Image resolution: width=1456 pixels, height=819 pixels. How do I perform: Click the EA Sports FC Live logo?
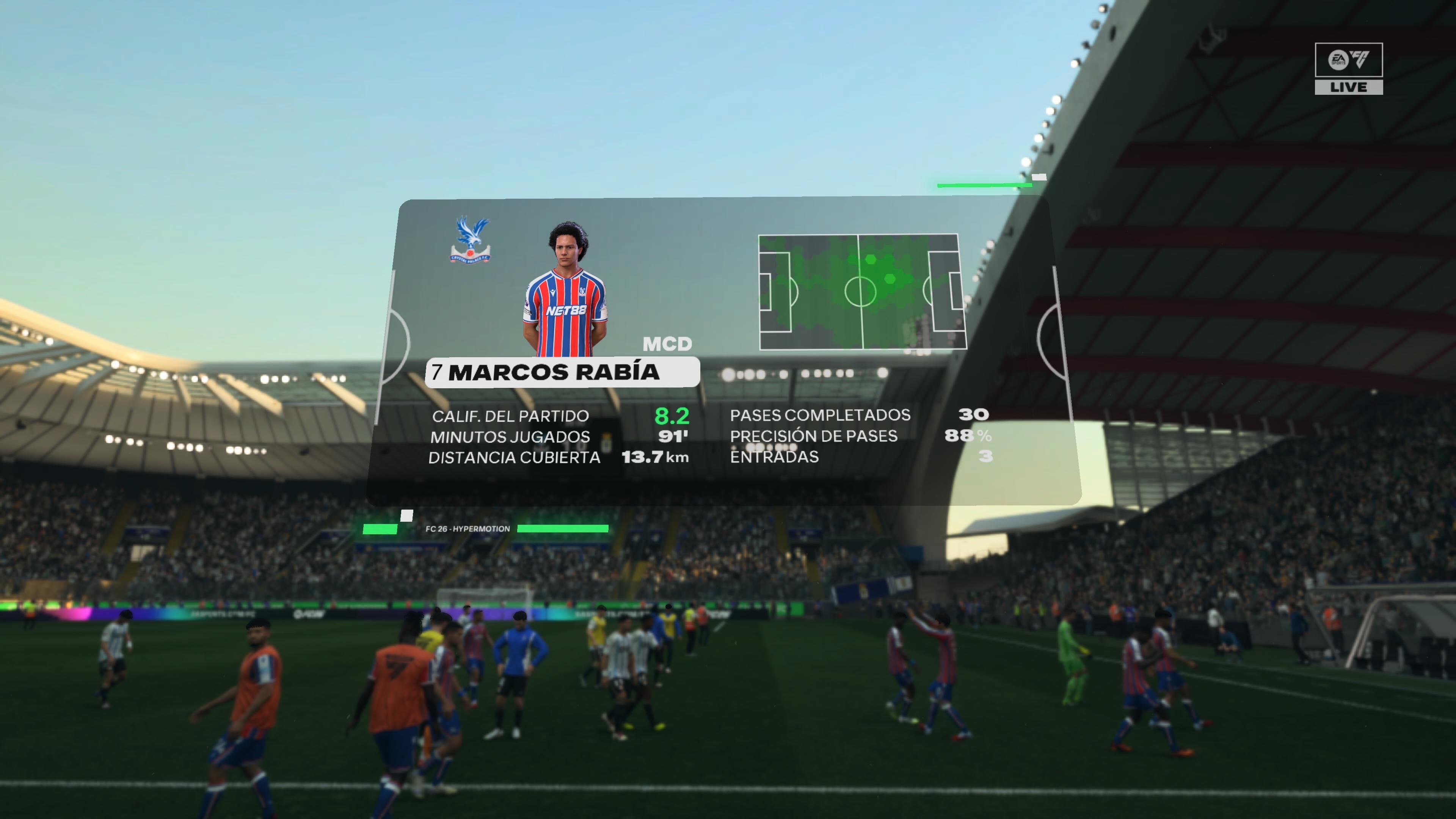[1348, 68]
